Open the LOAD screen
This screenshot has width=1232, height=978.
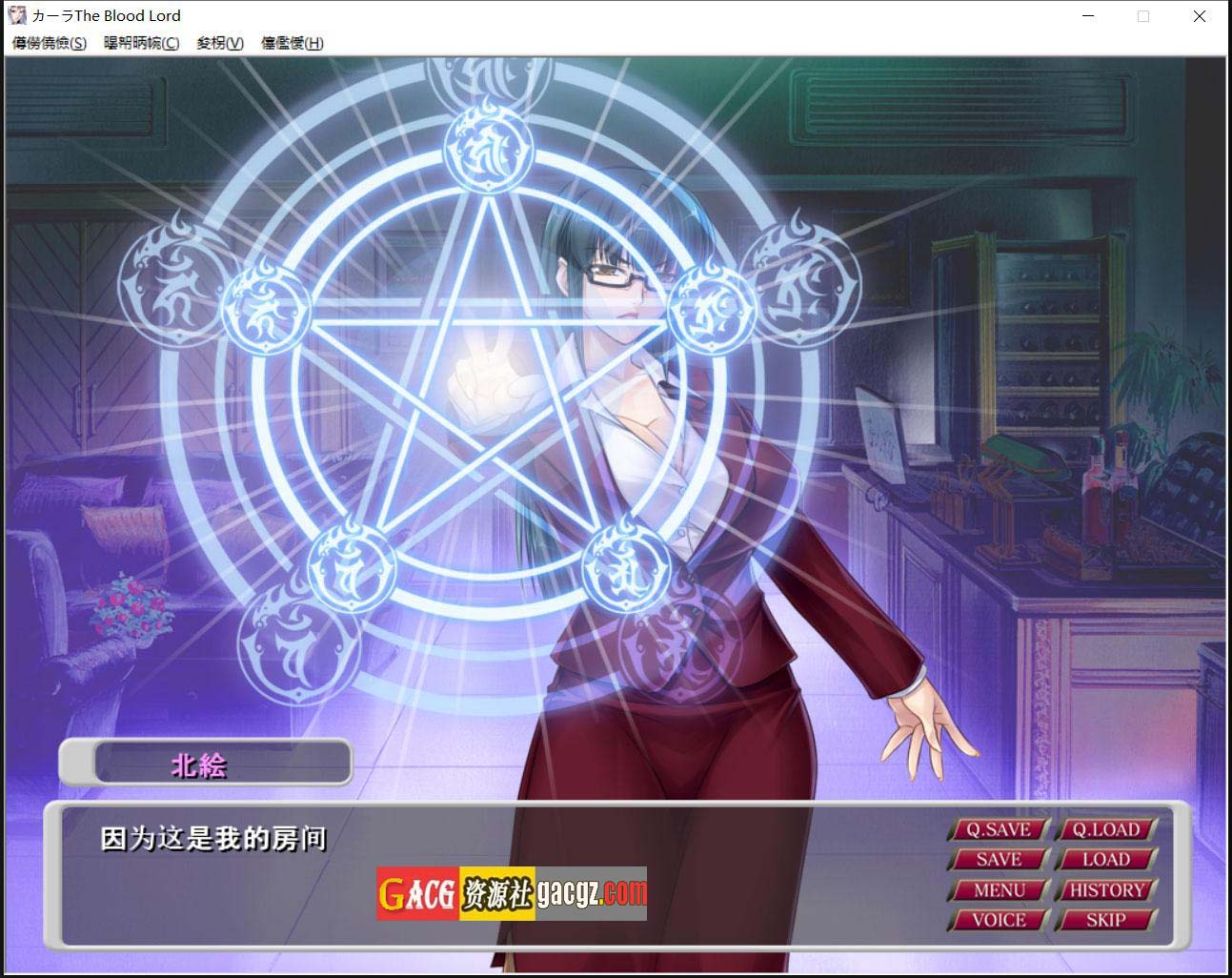click(x=1105, y=860)
